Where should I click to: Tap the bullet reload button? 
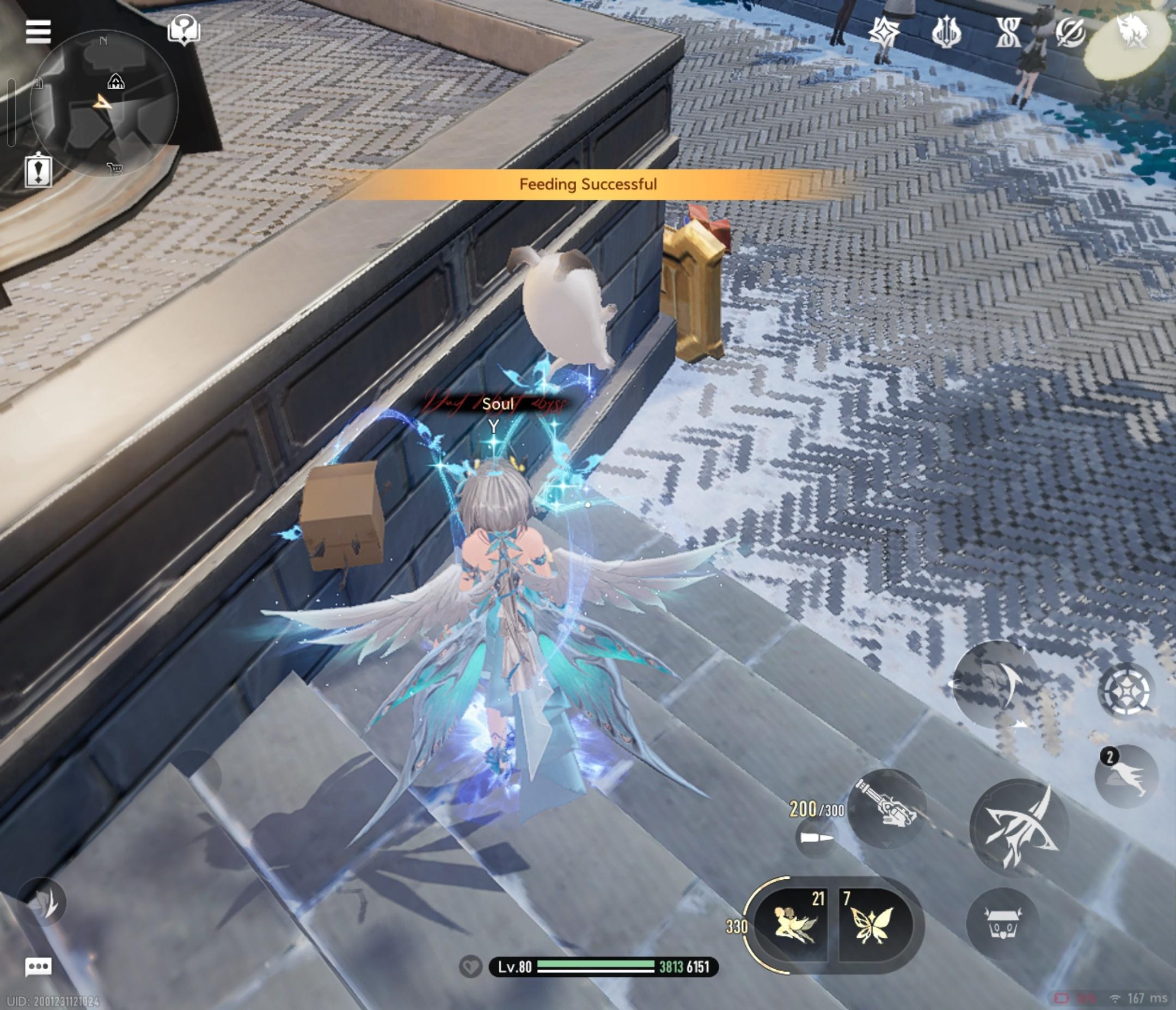click(x=816, y=838)
